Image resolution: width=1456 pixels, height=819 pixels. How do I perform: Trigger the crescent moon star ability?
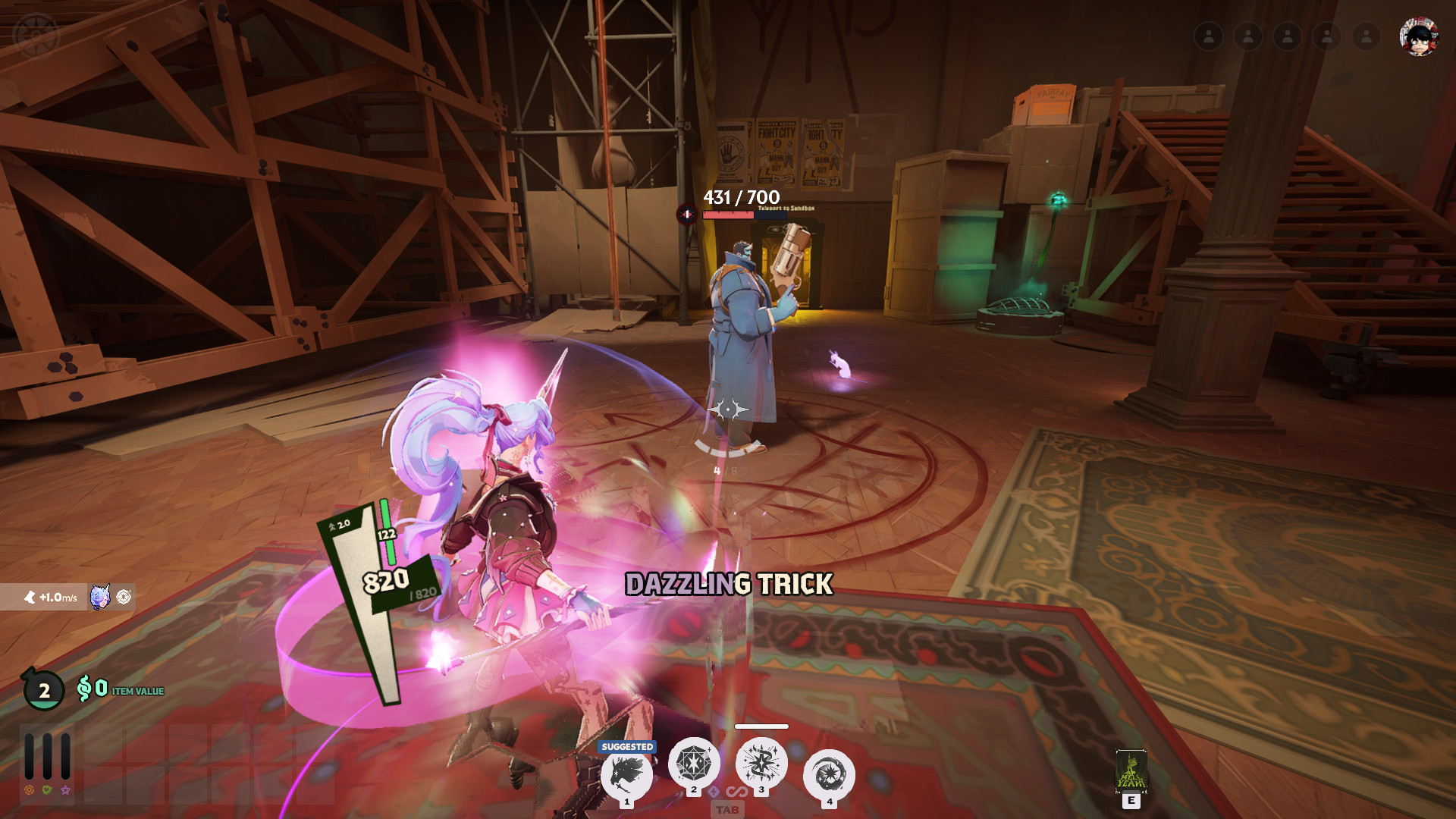pos(829,774)
